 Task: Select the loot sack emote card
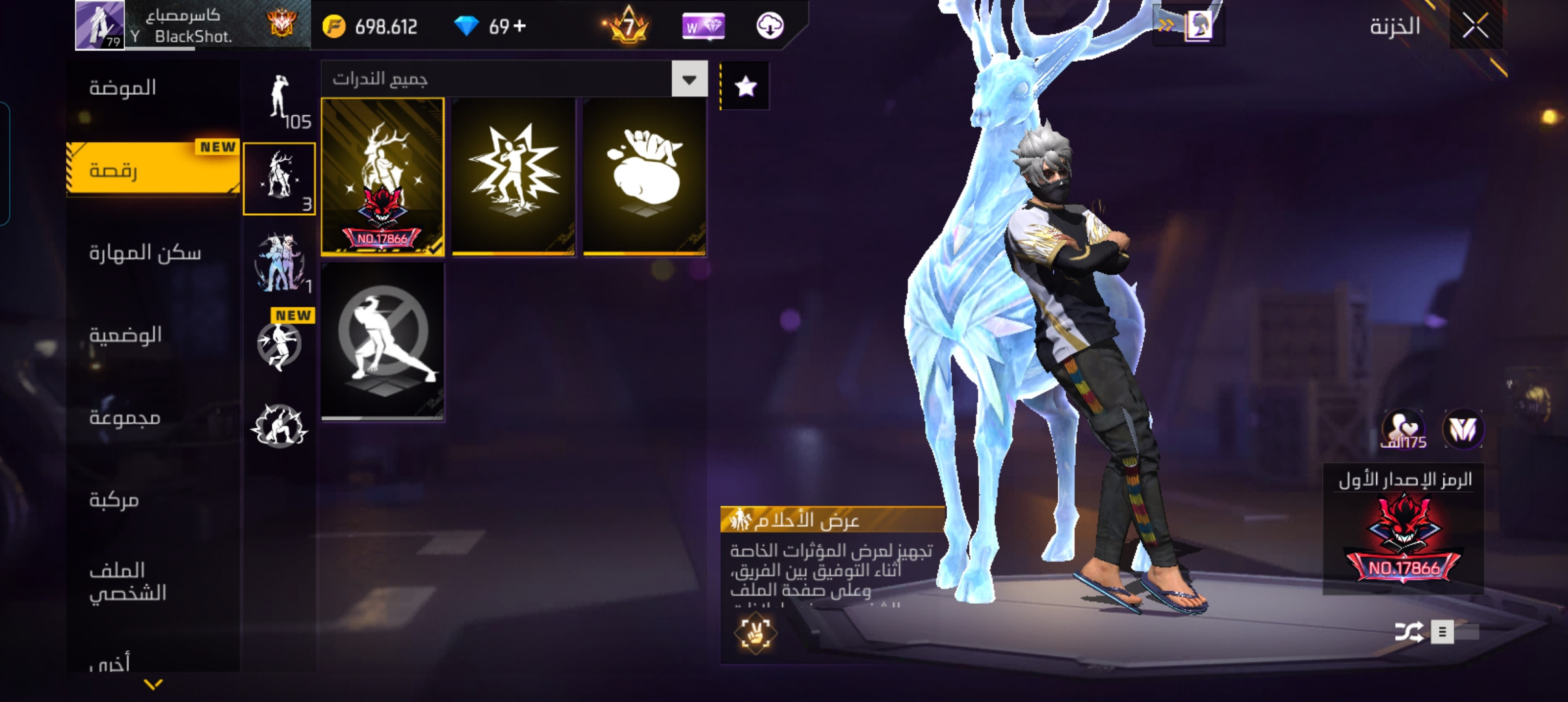[x=644, y=177]
